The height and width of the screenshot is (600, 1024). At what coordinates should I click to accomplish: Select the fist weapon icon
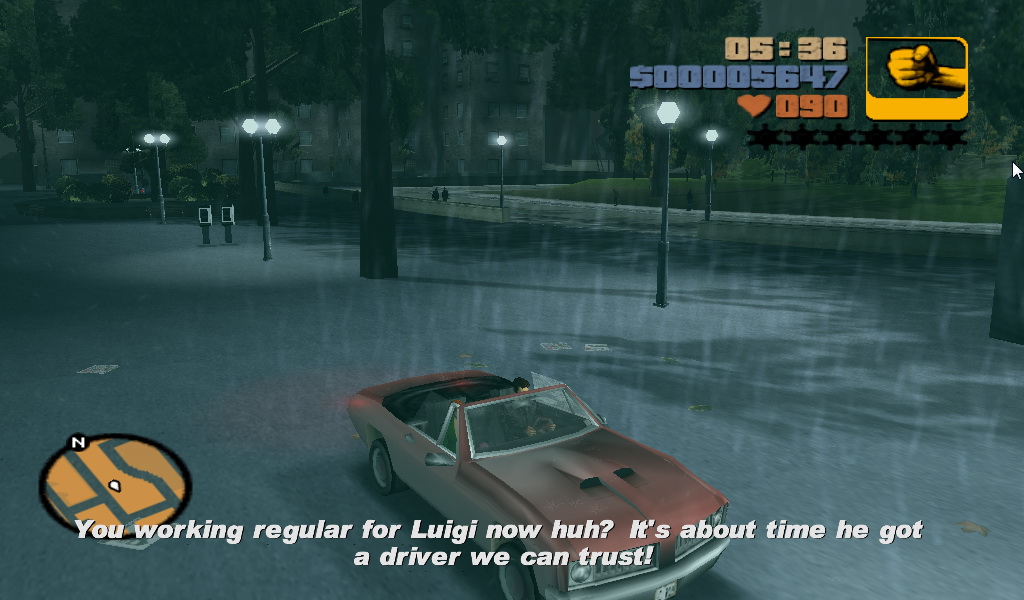916,78
